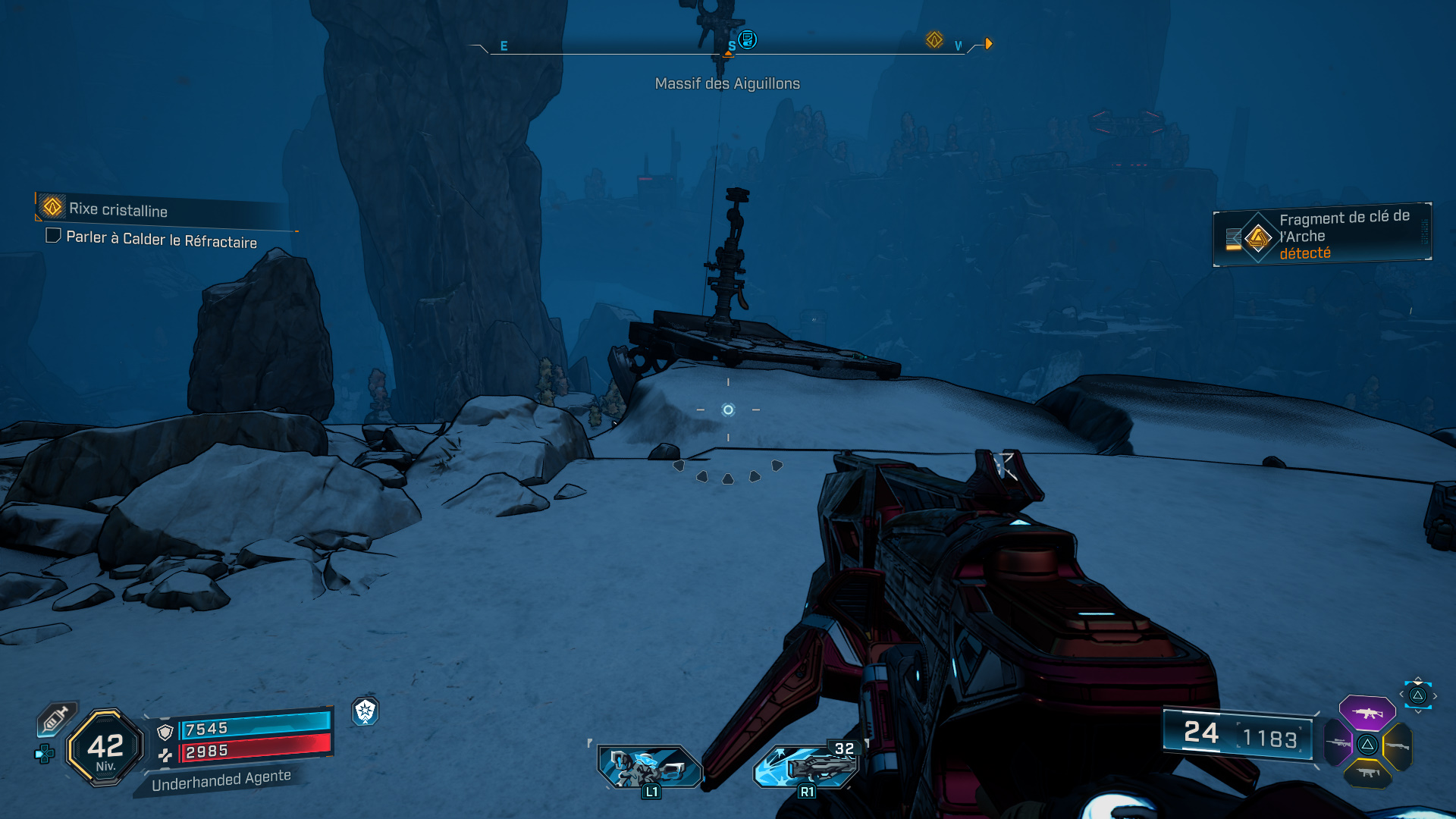Select the purple assault rifle in the weapon wheel
Screen dimensions: 1456x819
tap(1366, 712)
